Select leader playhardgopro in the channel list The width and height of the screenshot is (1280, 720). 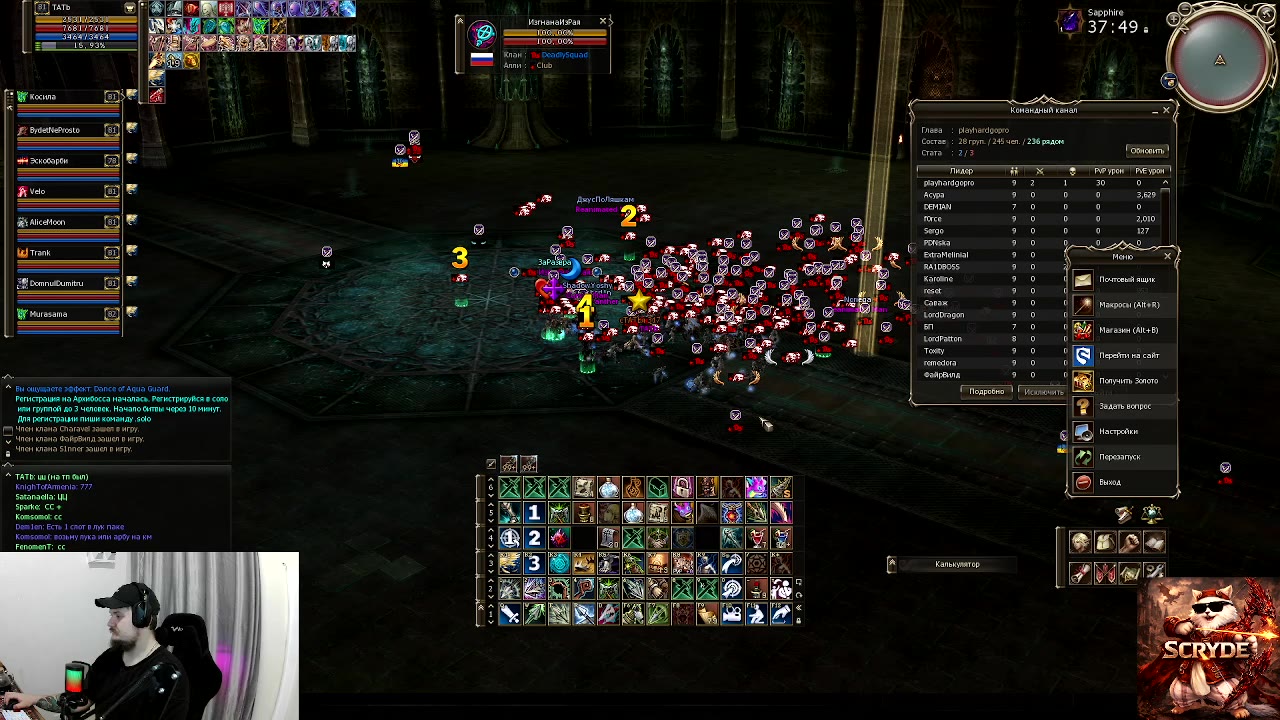(948, 183)
